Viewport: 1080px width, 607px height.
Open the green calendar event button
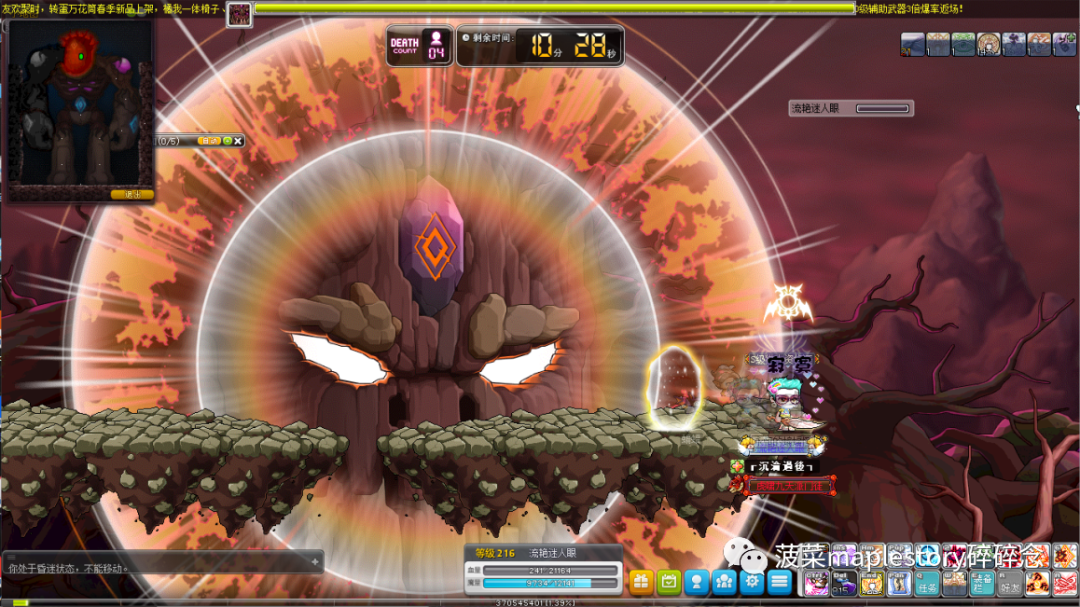pos(669,581)
